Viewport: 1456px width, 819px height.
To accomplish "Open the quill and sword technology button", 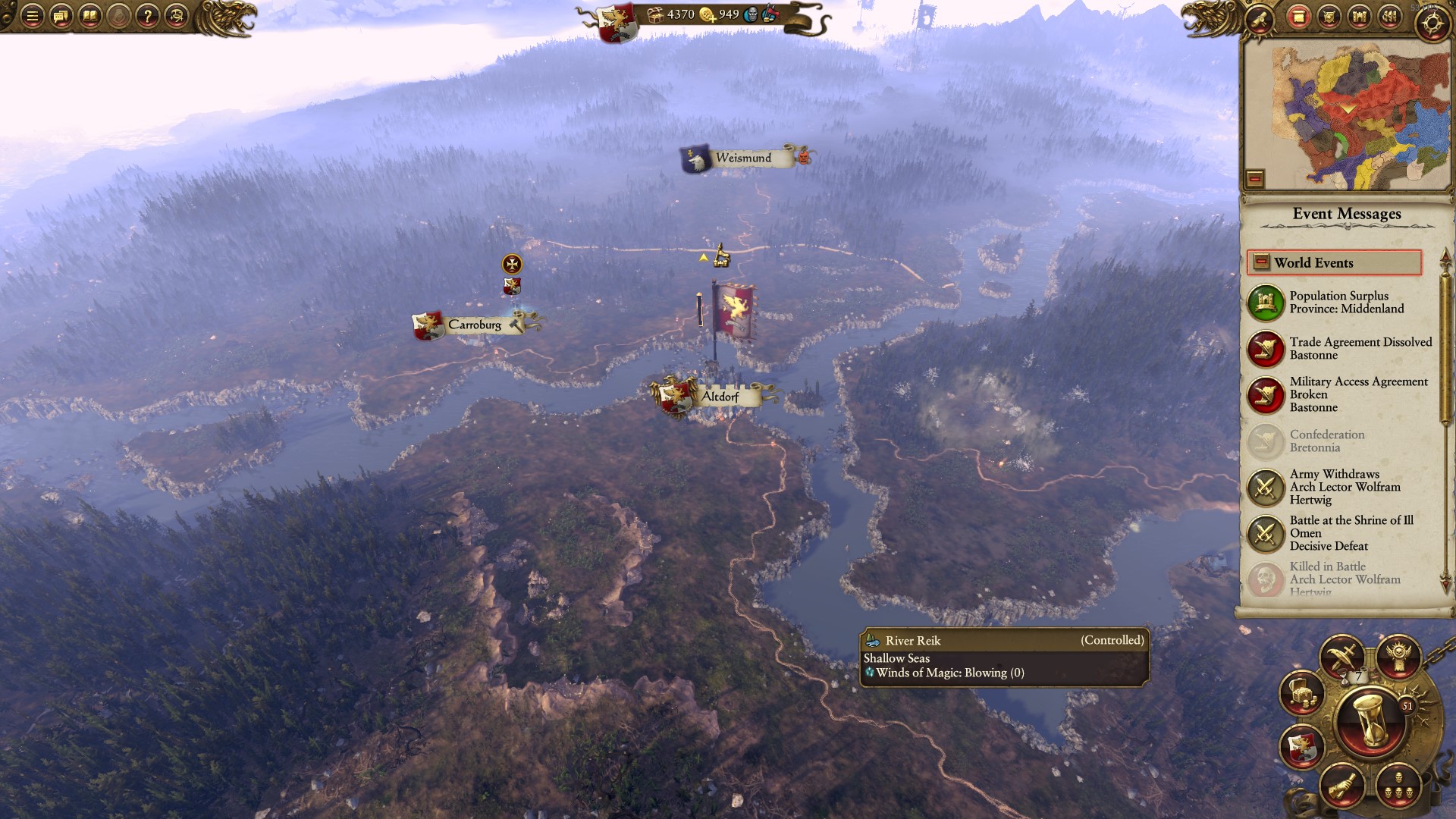I will pyautogui.click(x=1341, y=657).
